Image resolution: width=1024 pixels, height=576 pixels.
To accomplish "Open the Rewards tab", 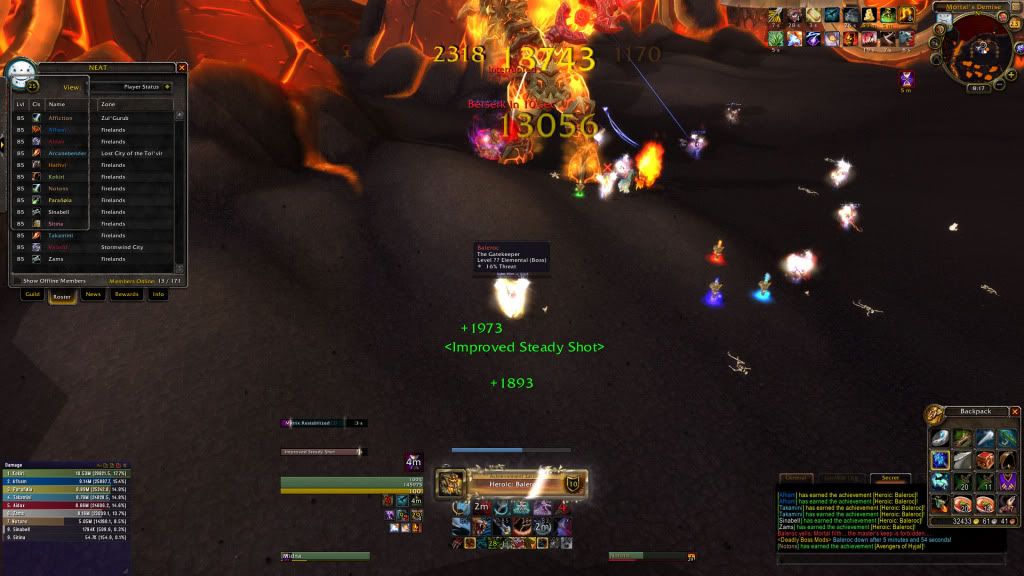I will (x=127, y=295).
